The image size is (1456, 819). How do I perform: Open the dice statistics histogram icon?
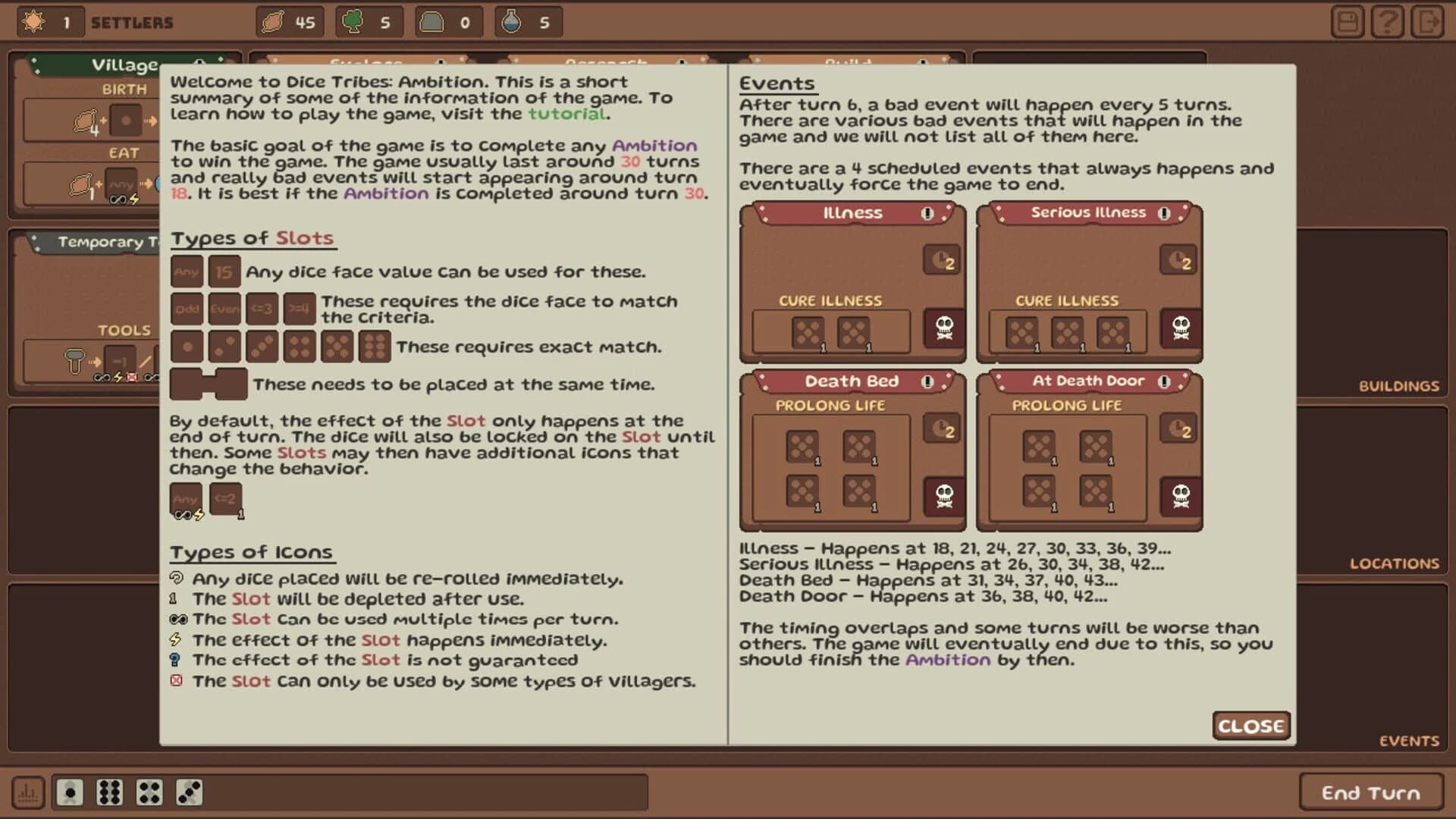[28, 791]
